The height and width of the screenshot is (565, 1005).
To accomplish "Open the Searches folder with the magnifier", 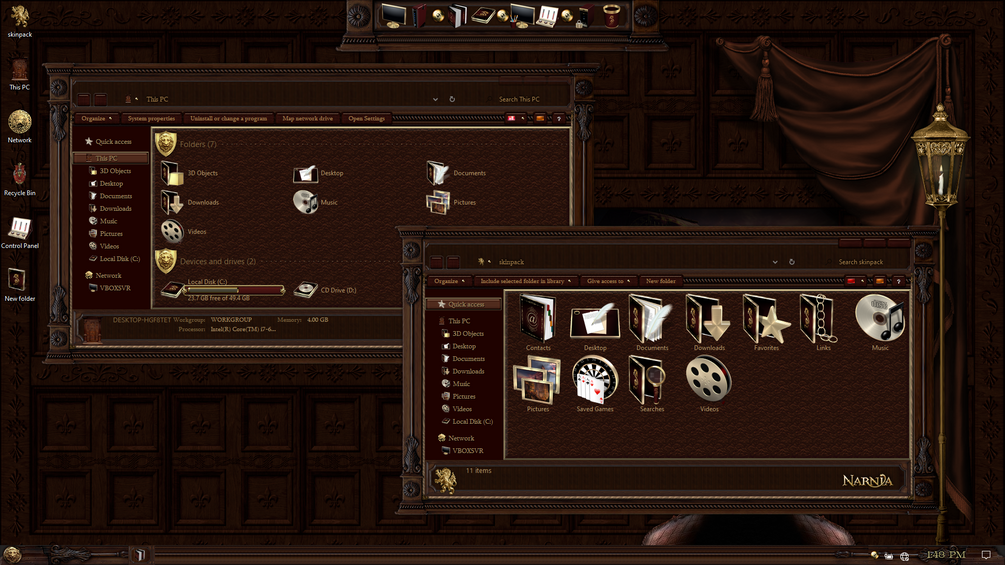I will 651,382.
